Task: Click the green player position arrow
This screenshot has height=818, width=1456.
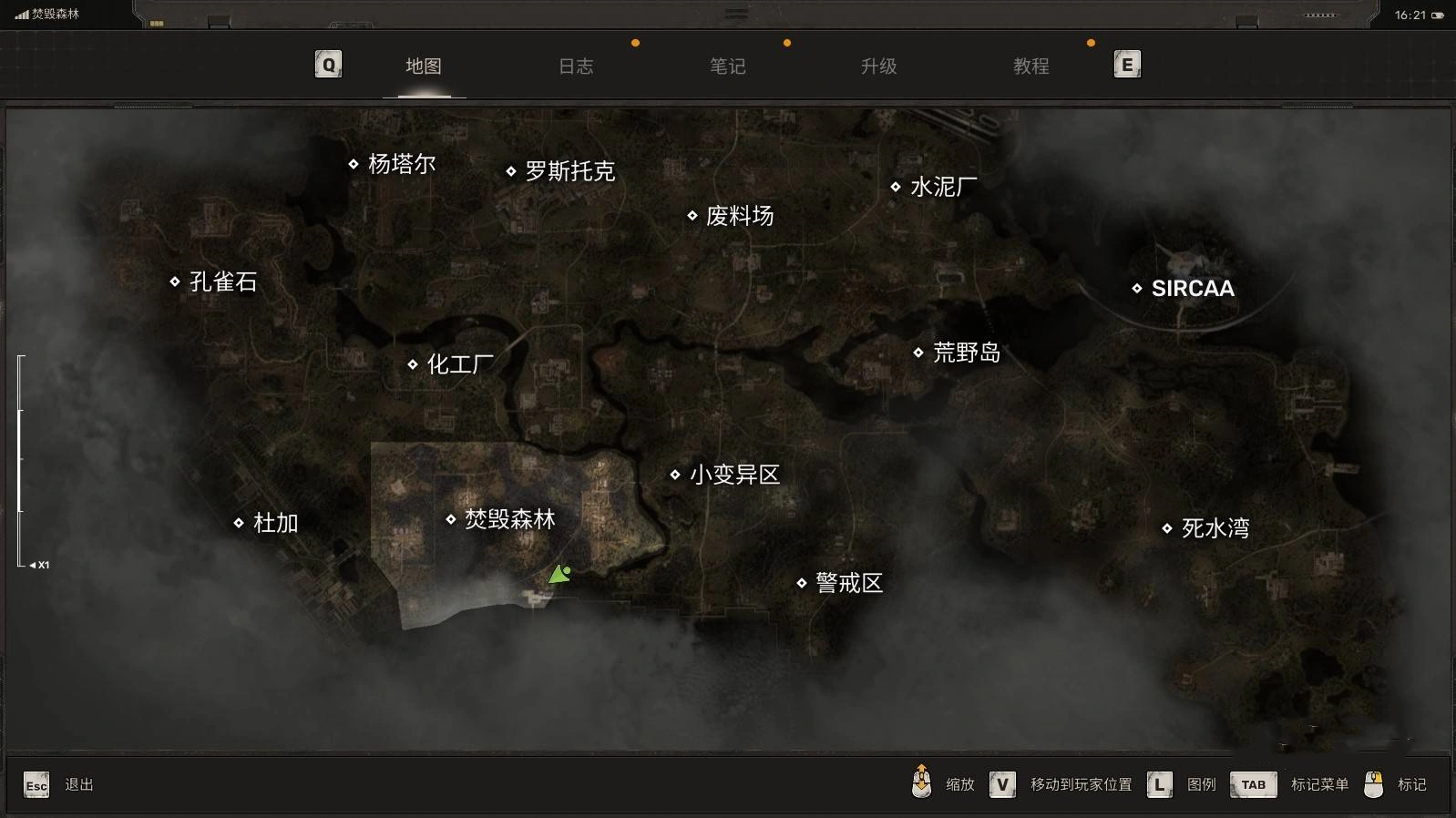Action: point(561,573)
